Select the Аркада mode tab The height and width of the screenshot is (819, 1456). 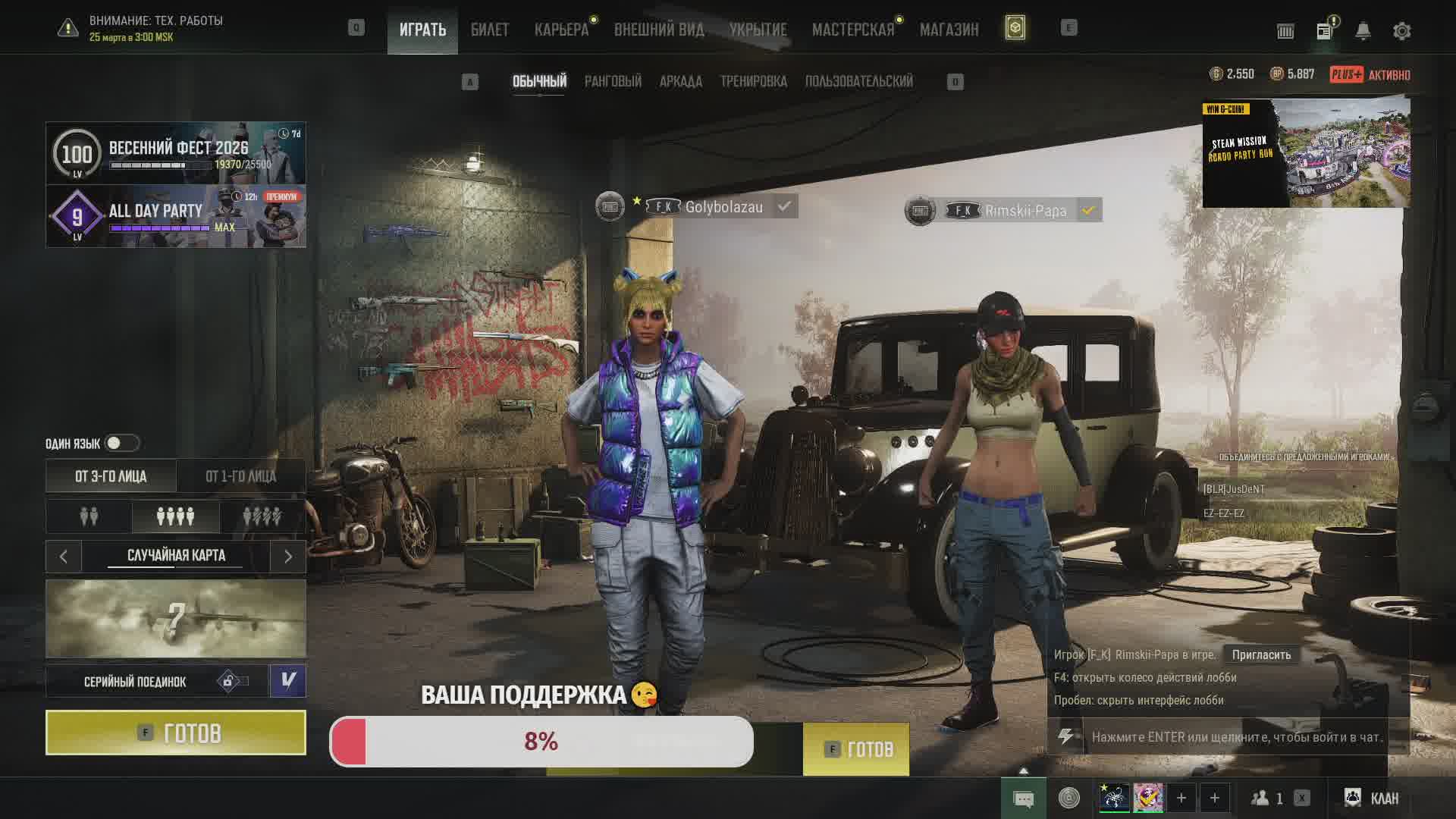tap(680, 81)
